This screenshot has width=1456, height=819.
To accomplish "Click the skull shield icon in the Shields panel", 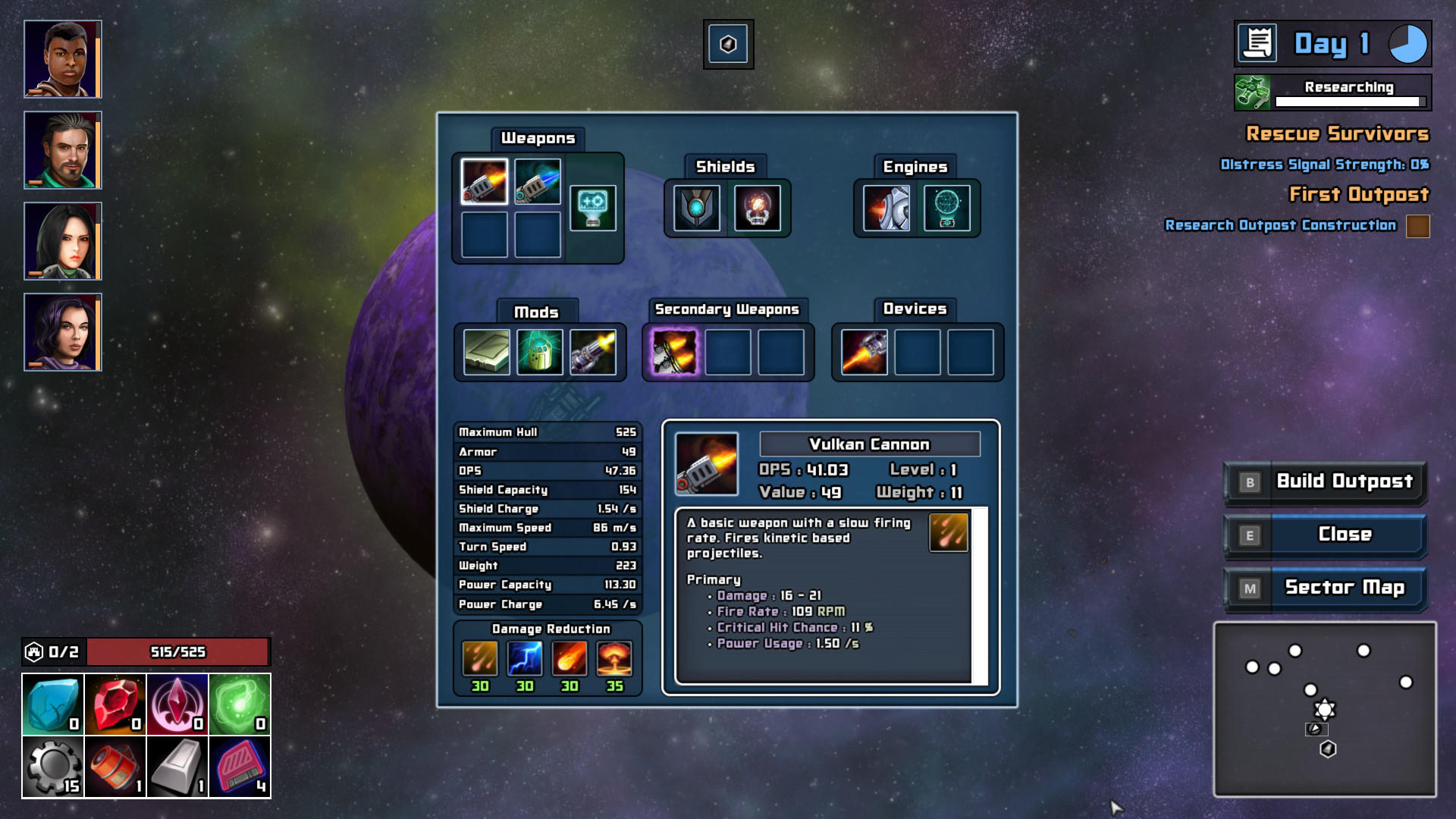I will 758,209.
